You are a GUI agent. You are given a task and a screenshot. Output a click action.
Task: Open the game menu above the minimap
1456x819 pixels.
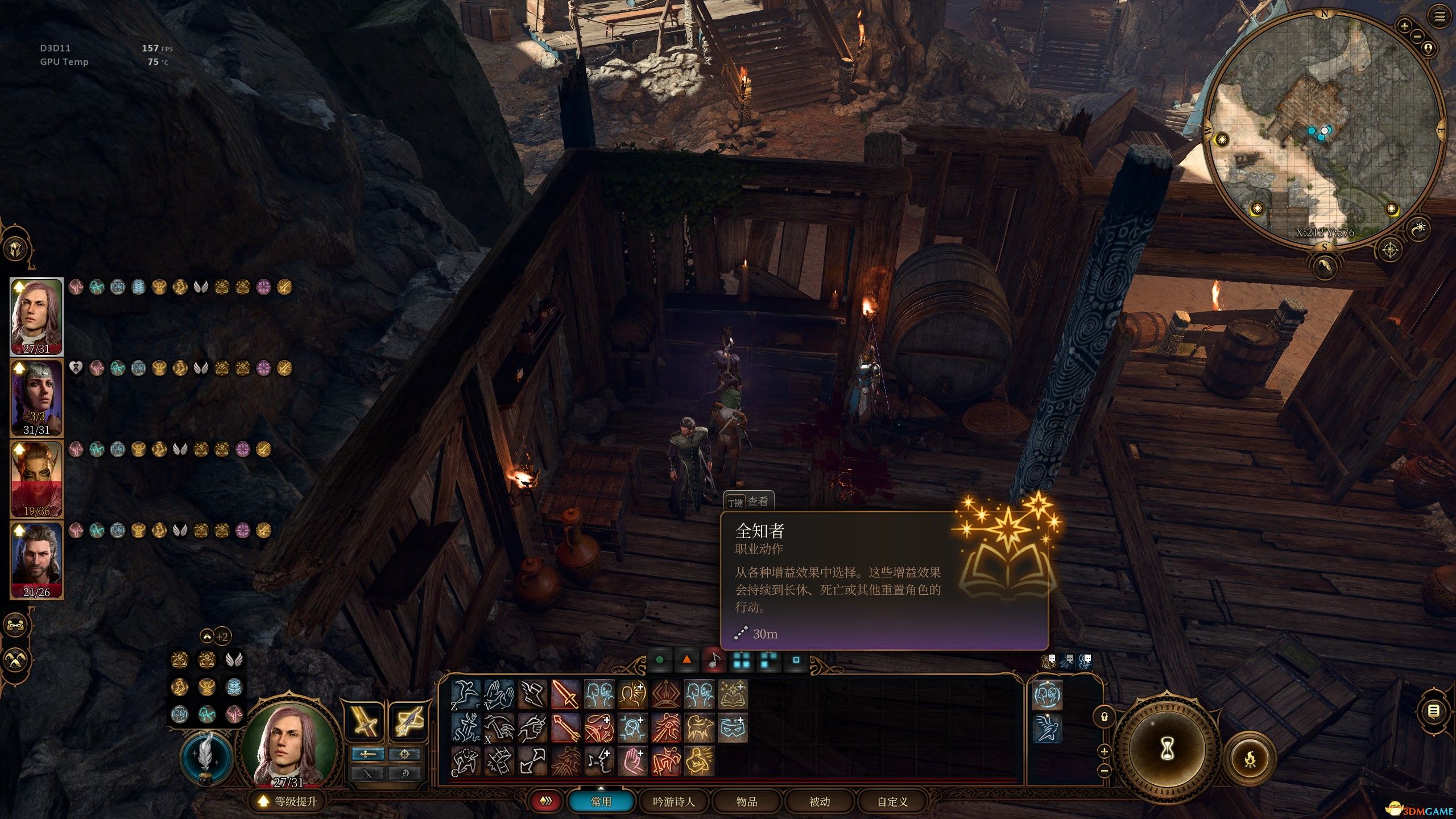1439,18
